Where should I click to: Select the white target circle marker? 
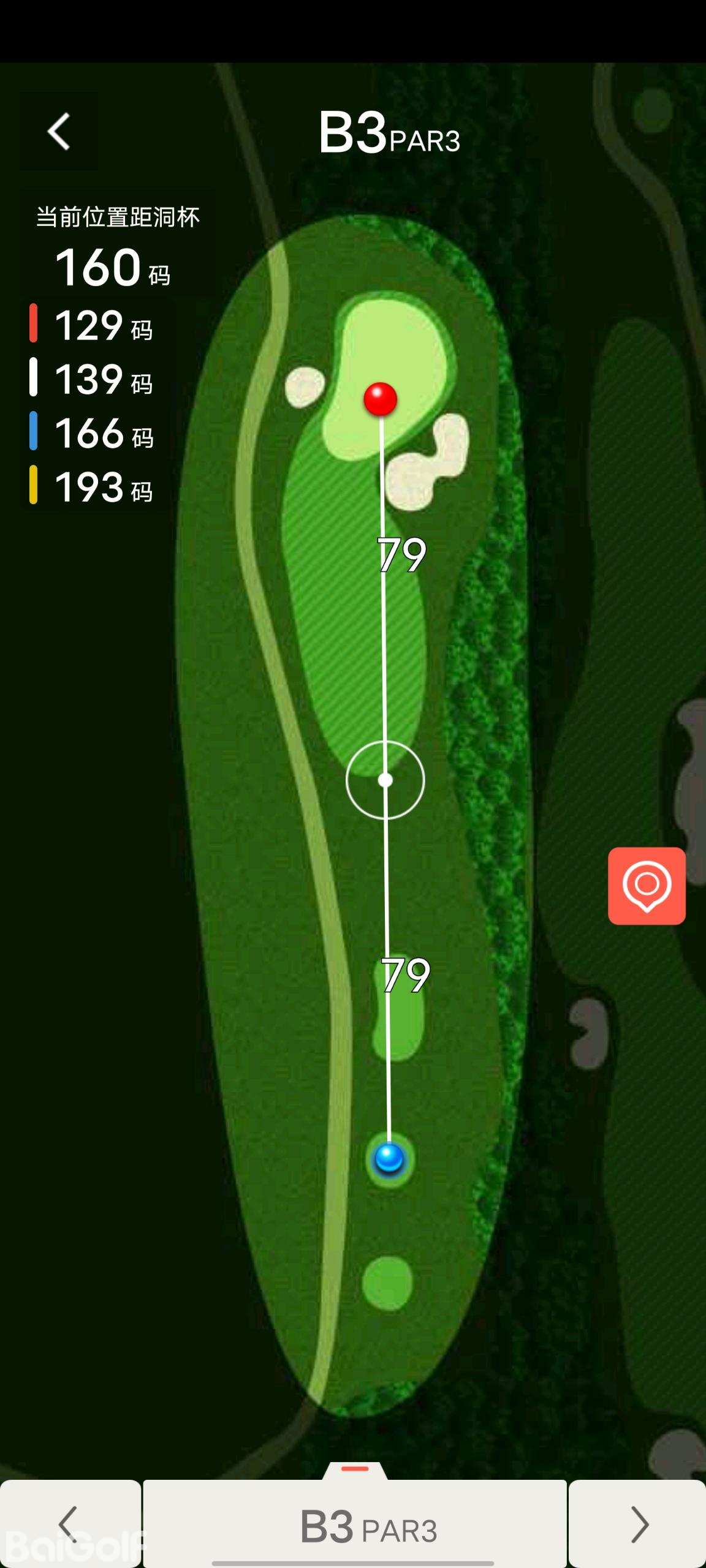tap(385, 780)
